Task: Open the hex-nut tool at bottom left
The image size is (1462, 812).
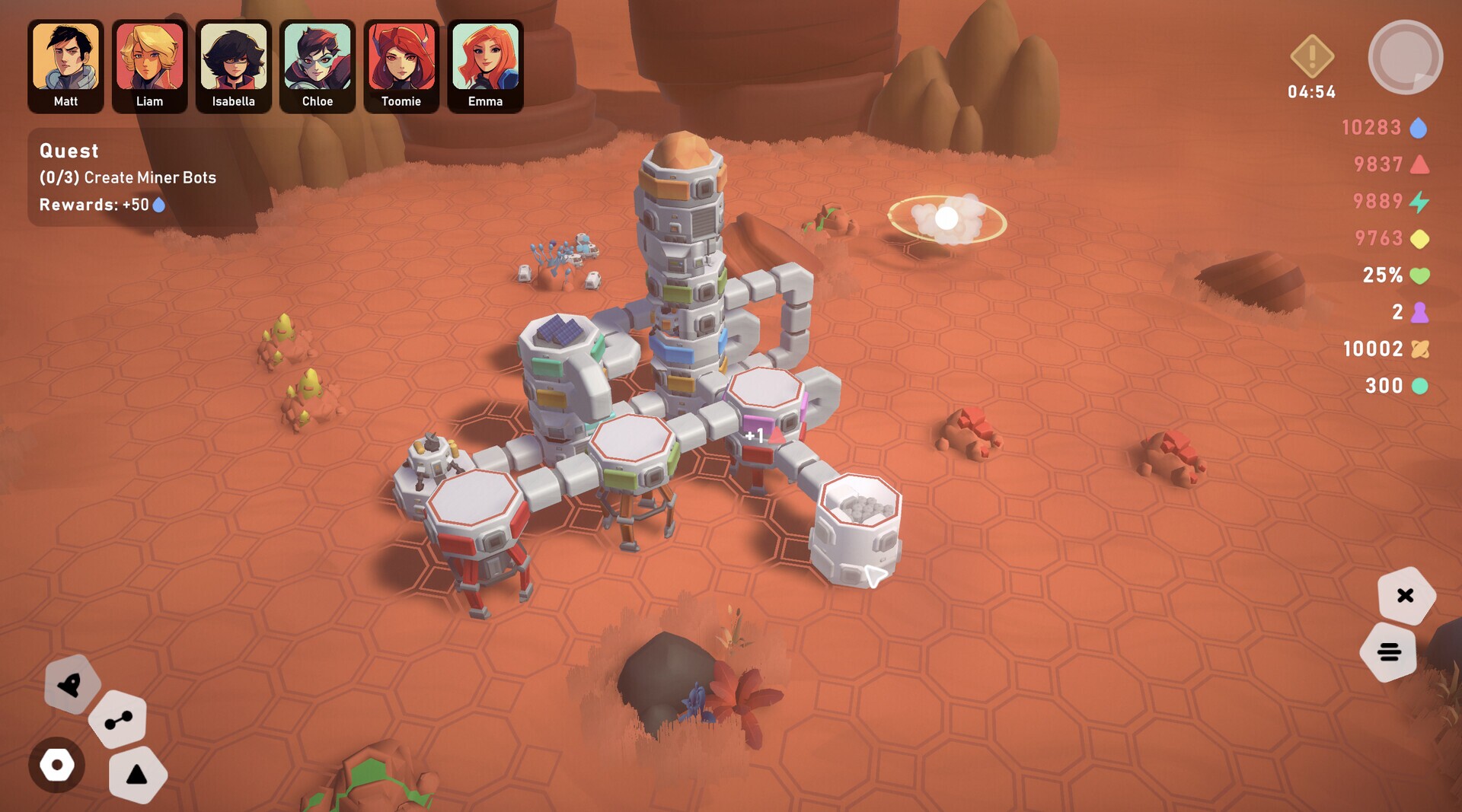Action: click(57, 766)
